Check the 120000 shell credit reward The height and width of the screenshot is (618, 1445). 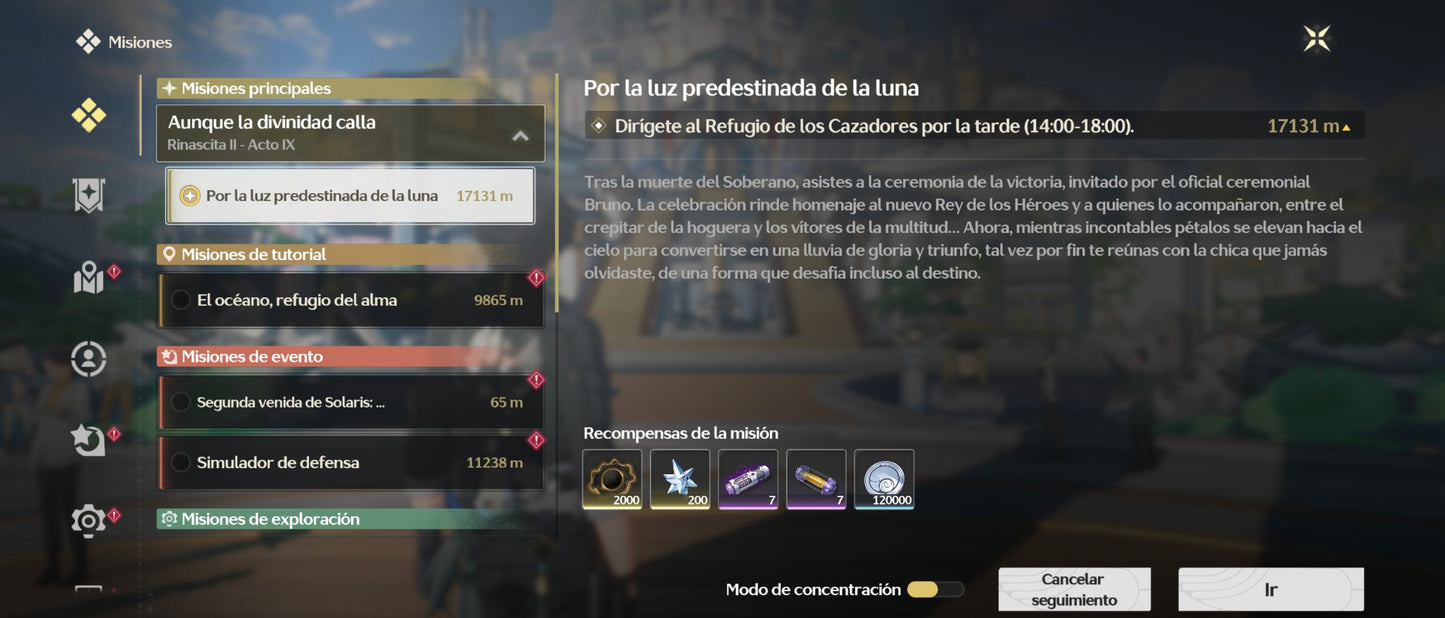884,479
